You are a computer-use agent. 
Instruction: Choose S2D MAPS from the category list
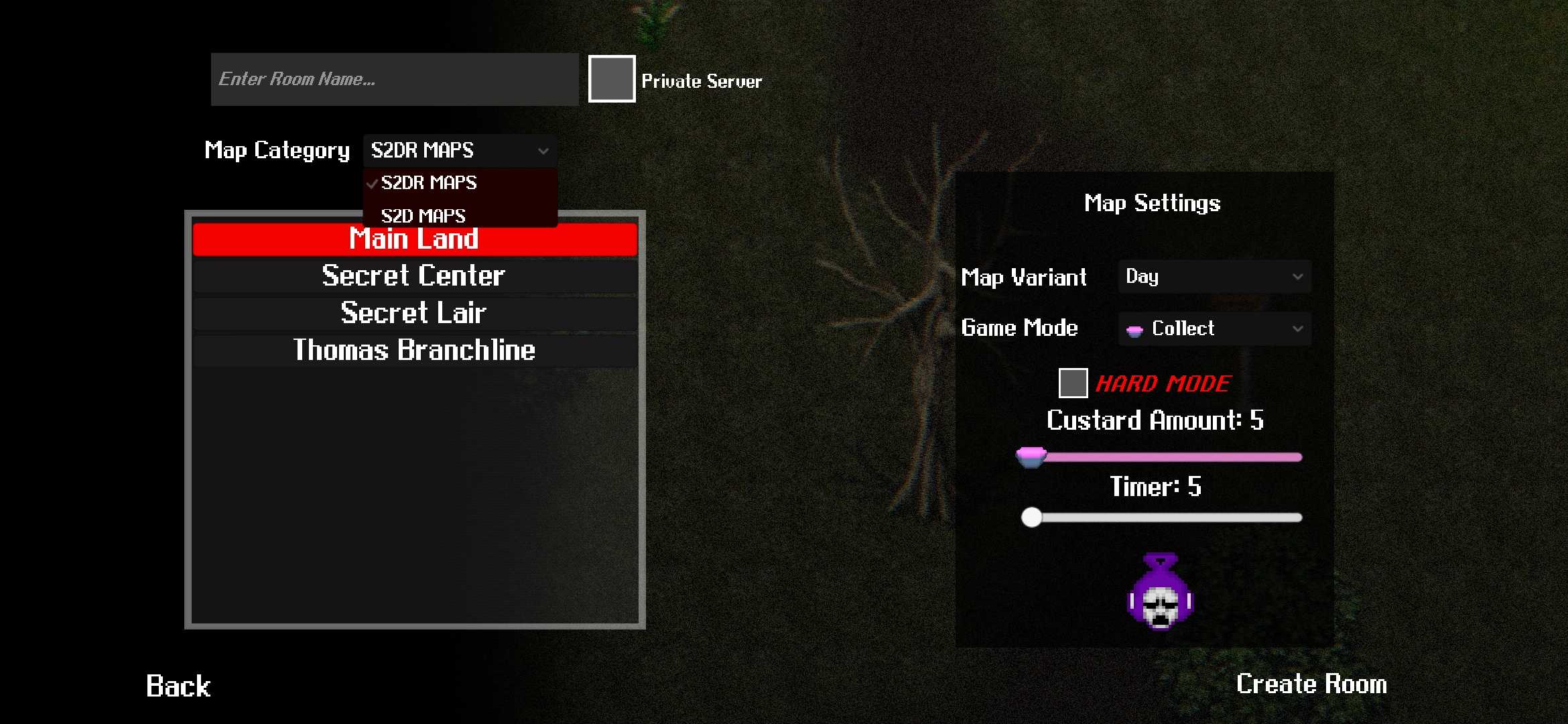pos(423,216)
